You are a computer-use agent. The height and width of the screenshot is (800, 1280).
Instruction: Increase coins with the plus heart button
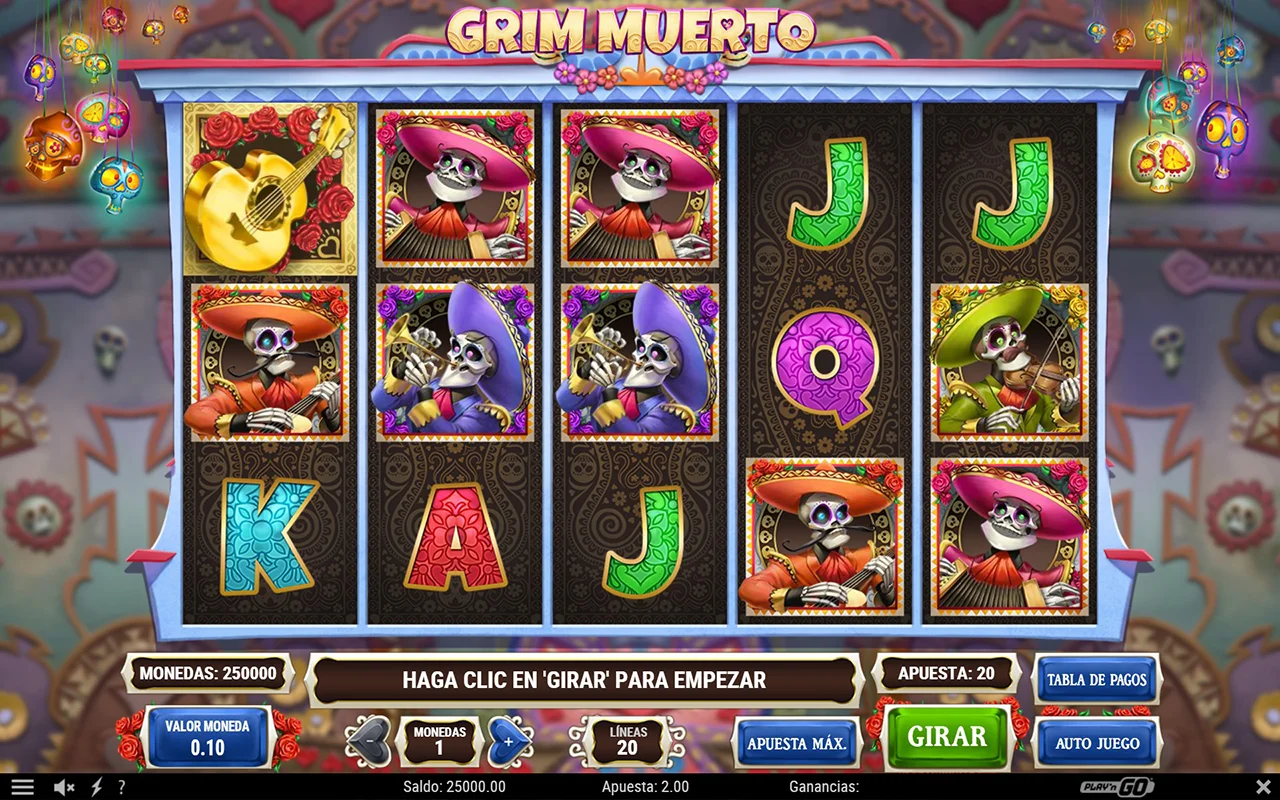[x=509, y=742]
